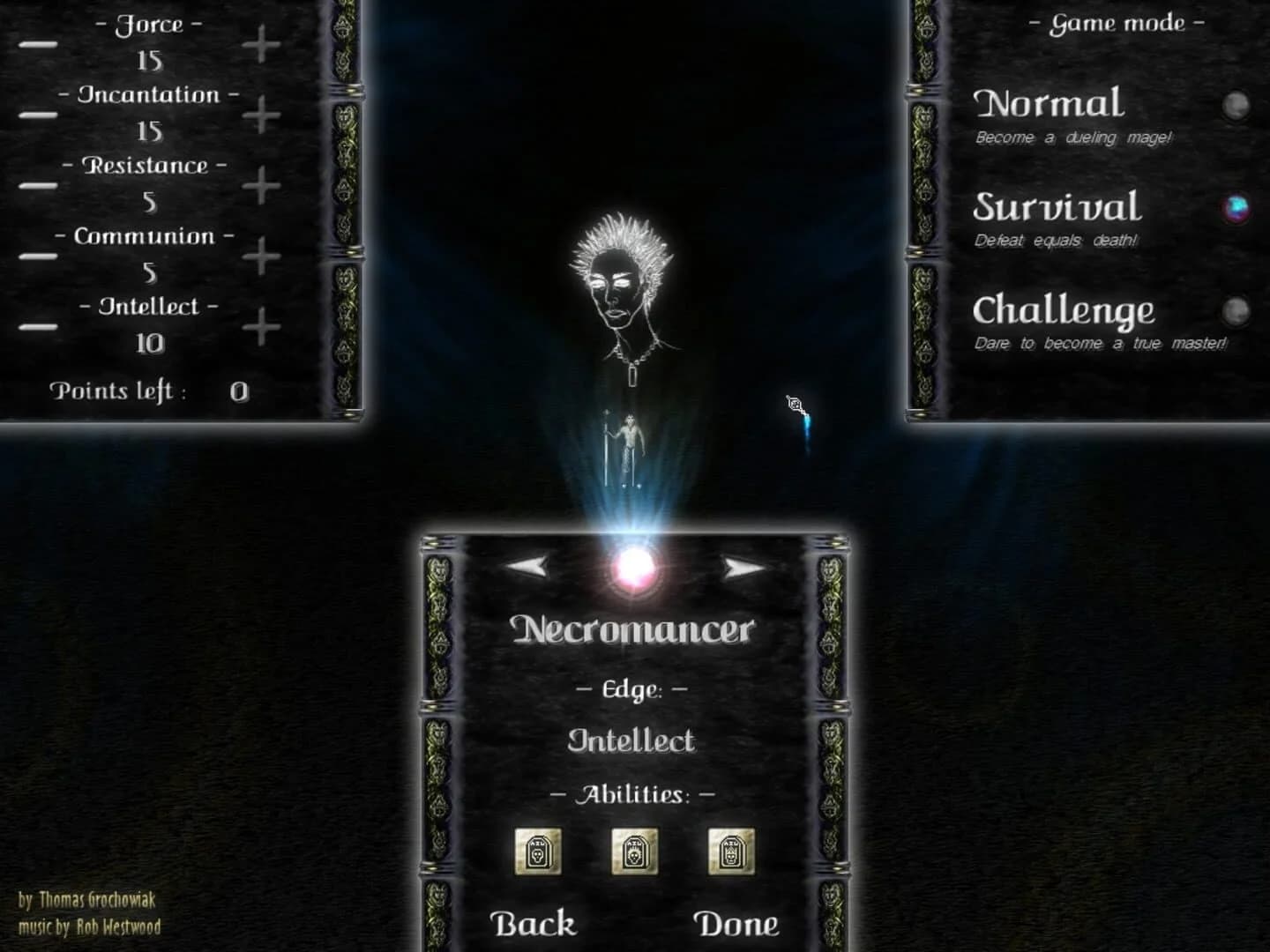Select the first skull tombstone ability icon
Viewport: 1270px width, 952px height.
tap(541, 852)
